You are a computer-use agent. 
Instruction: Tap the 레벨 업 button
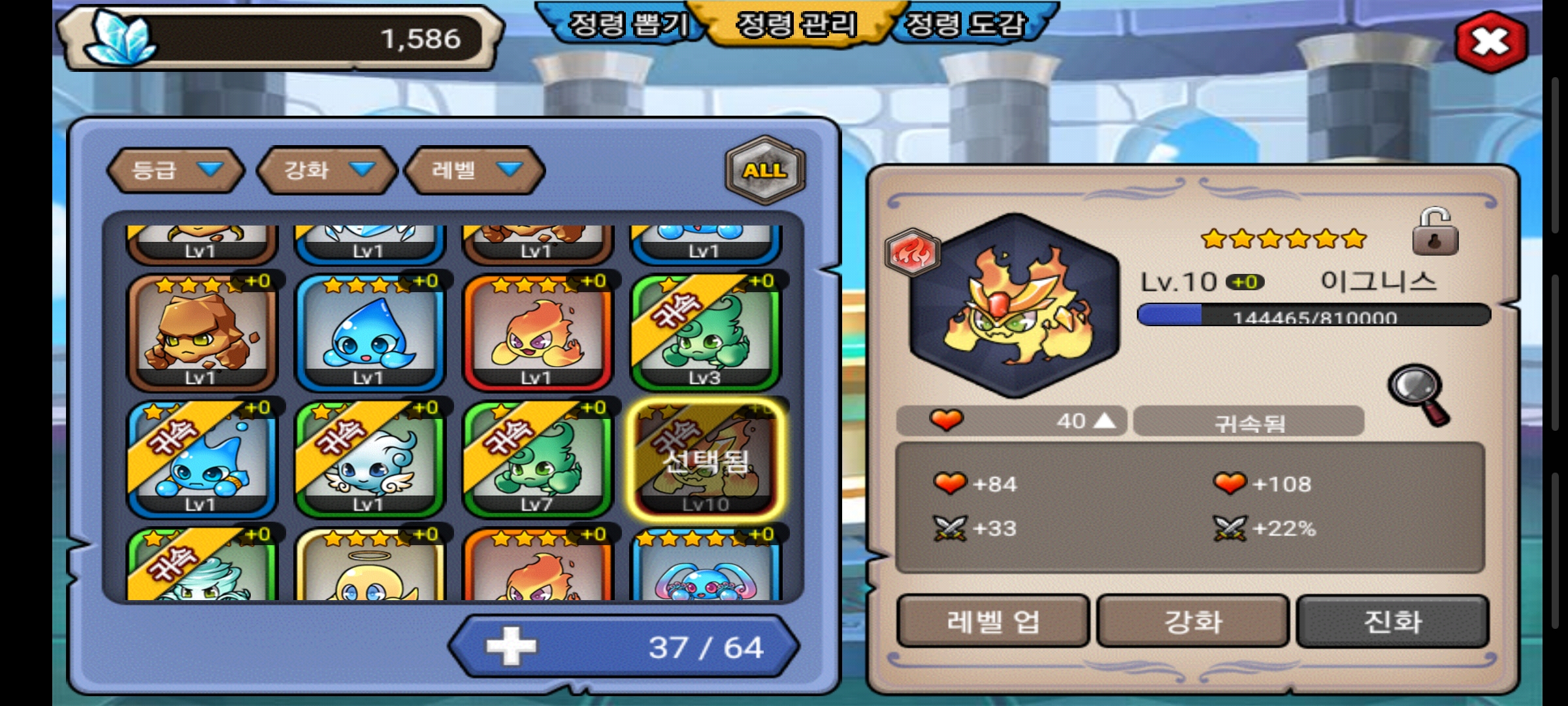point(992,621)
